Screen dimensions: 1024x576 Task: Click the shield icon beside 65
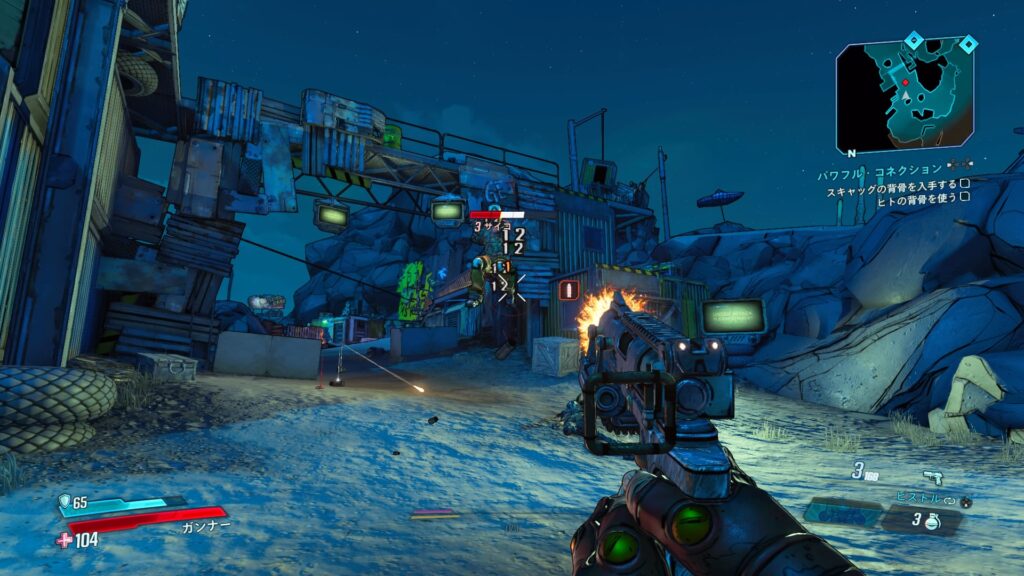tap(65, 501)
